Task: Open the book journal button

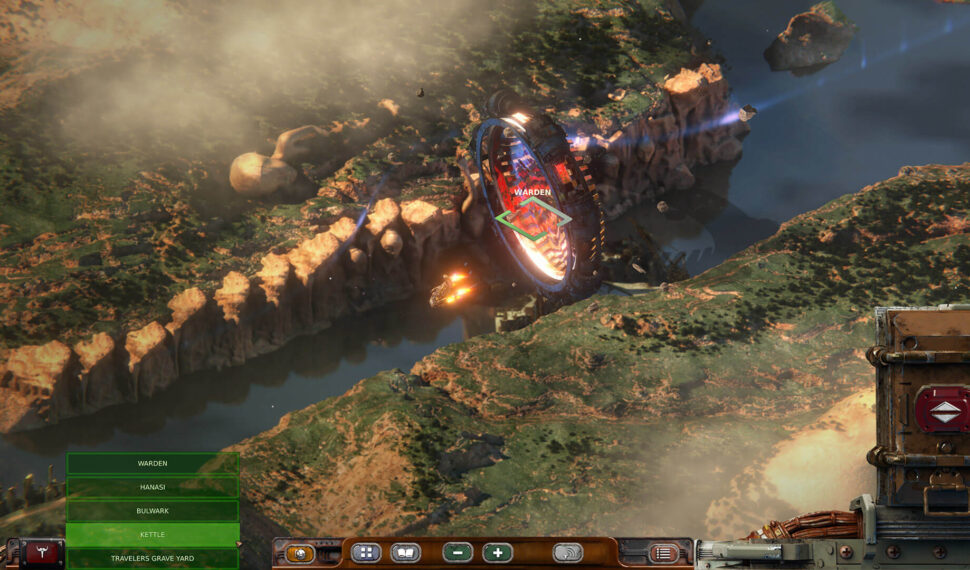Action: (x=405, y=552)
